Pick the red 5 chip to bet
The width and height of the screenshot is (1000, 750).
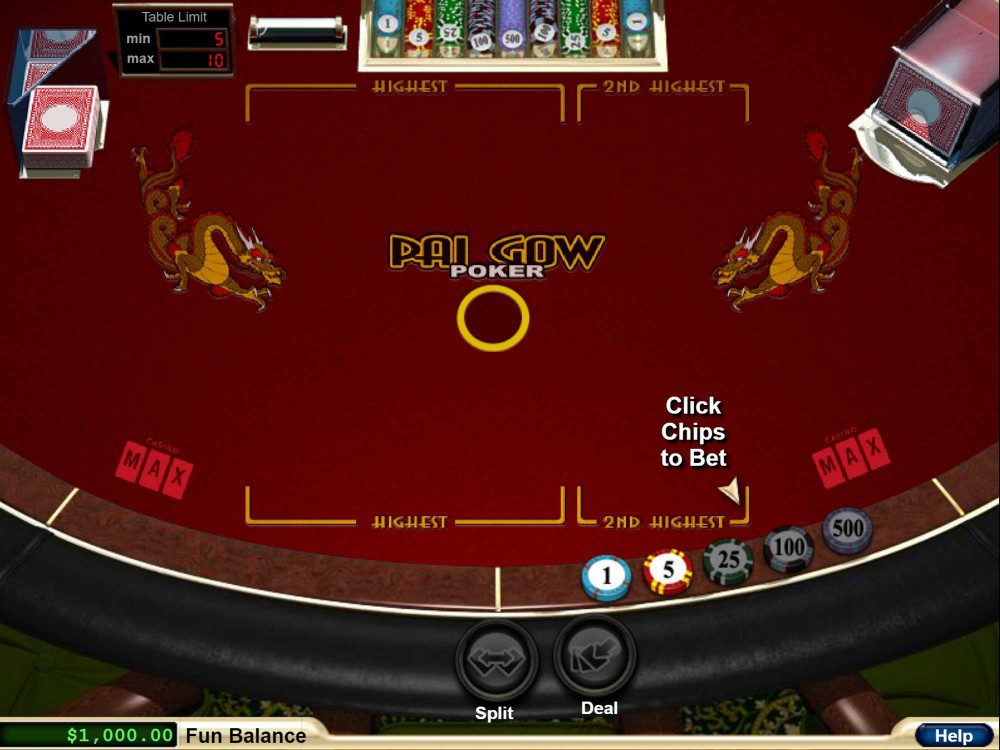tap(668, 571)
